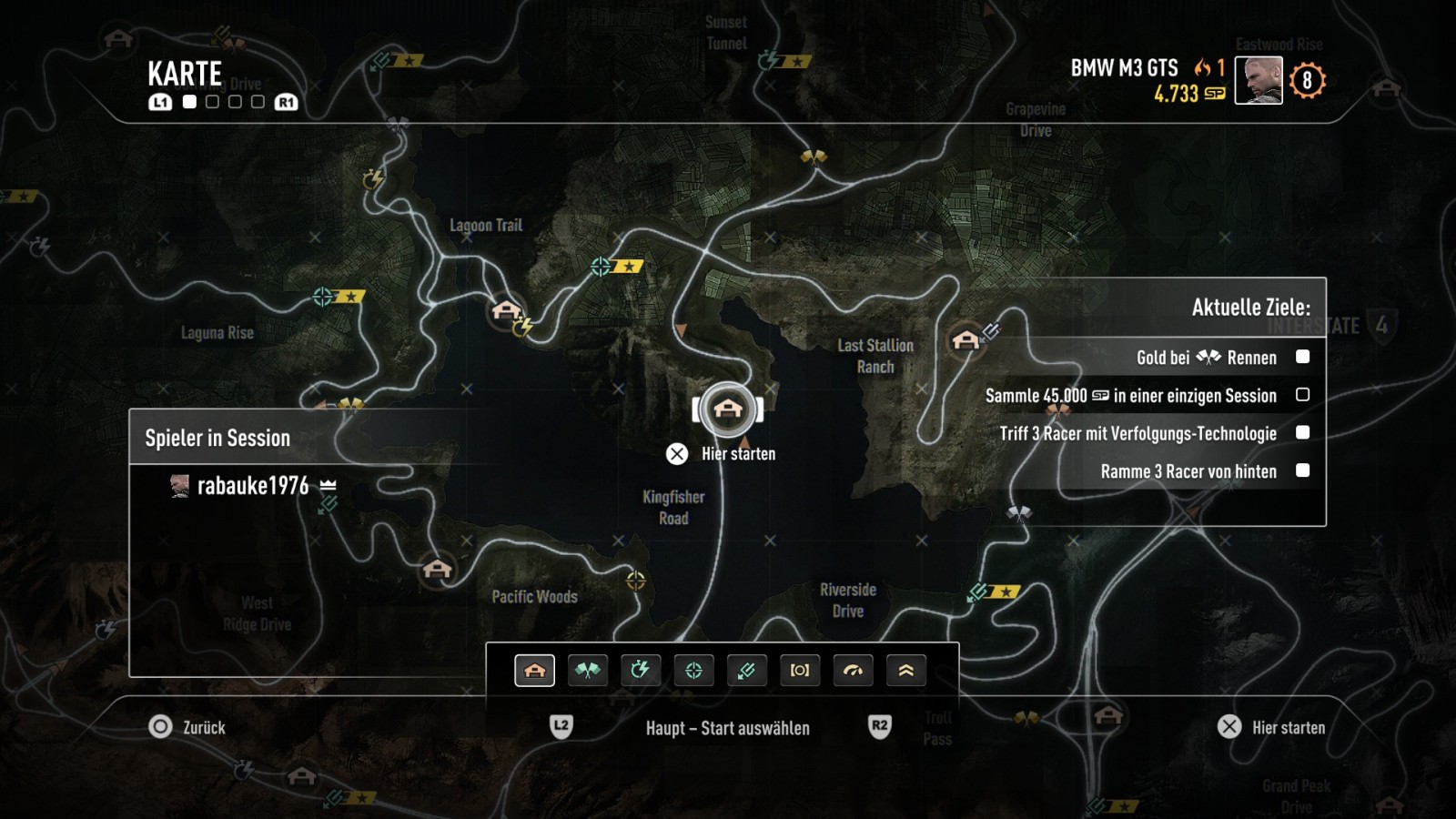Select the speed camera filter icon
This screenshot has width=1456, height=819.
pos(800,671)
